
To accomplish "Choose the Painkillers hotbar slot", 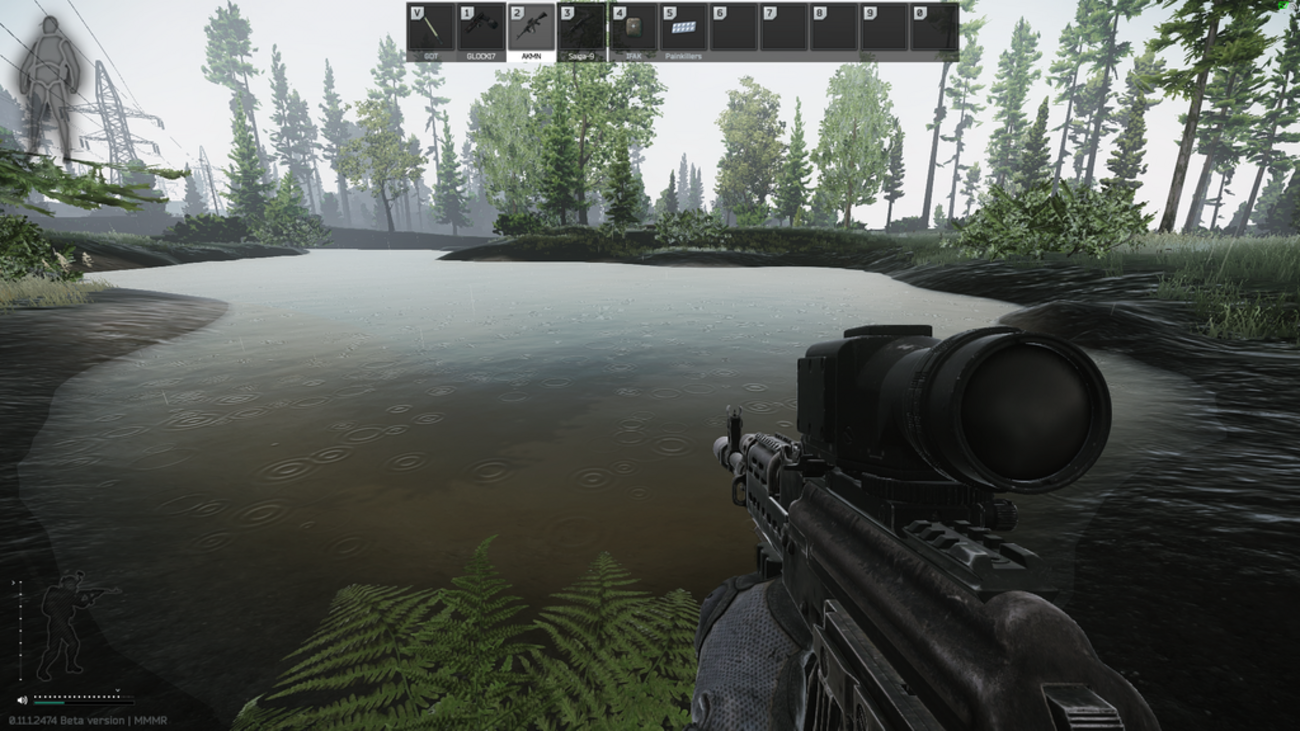I will [683, 29].
